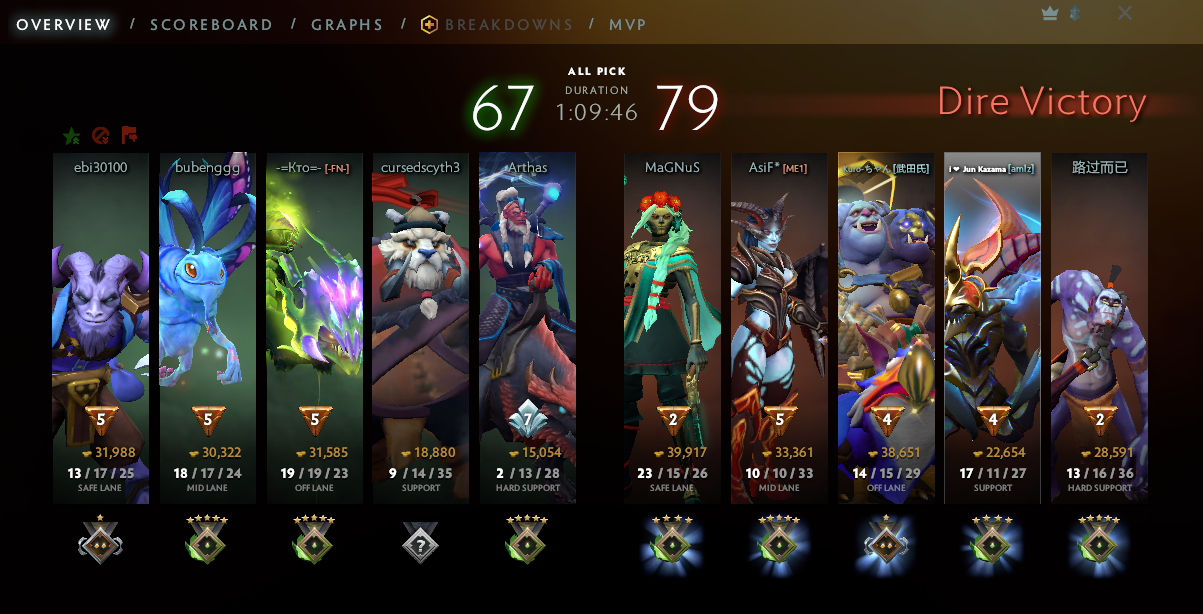Click the red flag report icon
The width and height of the screenshot is (1203, 614).
point(129,136)
